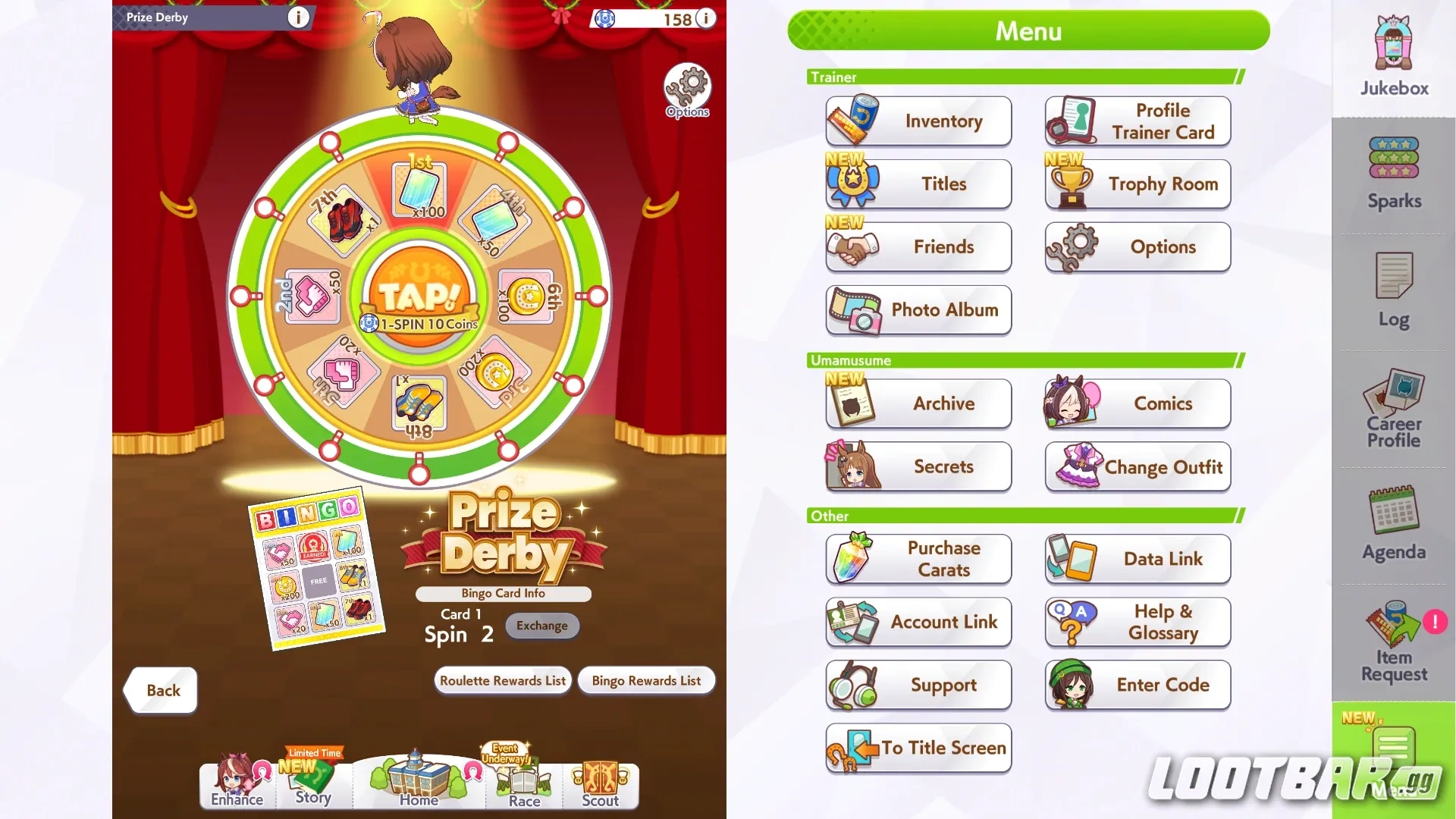The width and height of the screenshot is (1456, 819).
Task: Open the Item Request panel
Action: tap(1393, 641)
